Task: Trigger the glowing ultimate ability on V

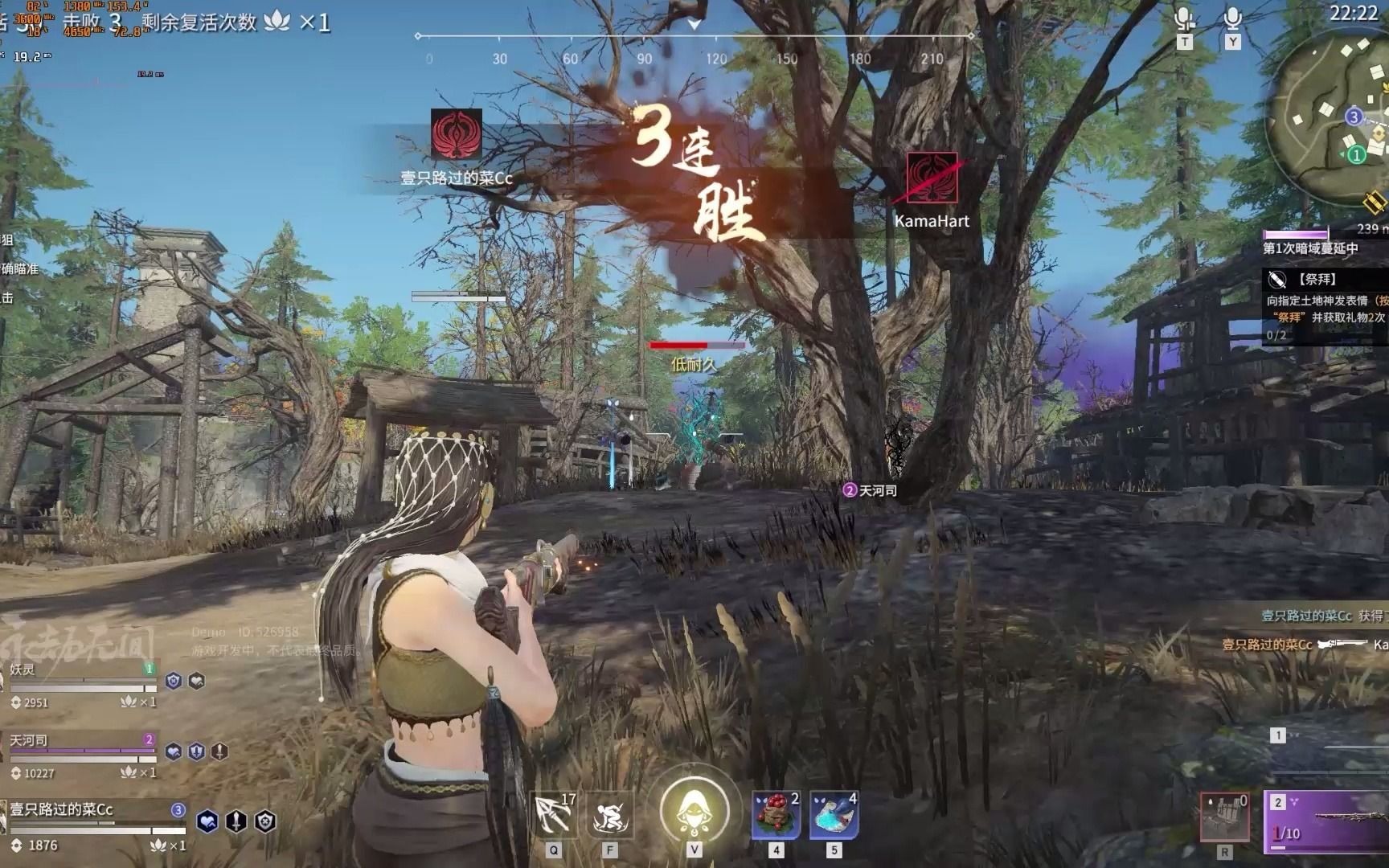Action: click(694, 808)
